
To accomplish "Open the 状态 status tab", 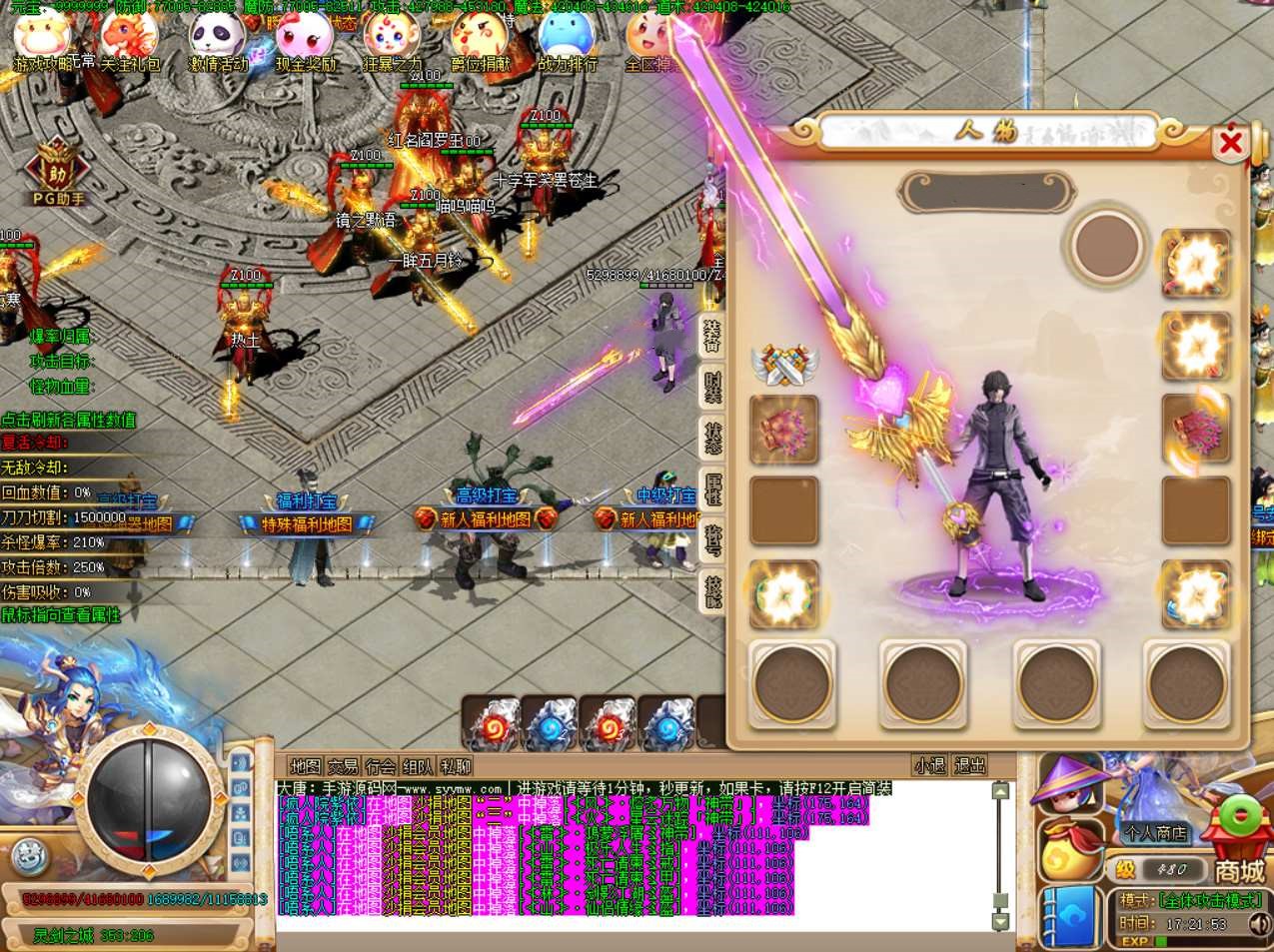I will (711, 438).
